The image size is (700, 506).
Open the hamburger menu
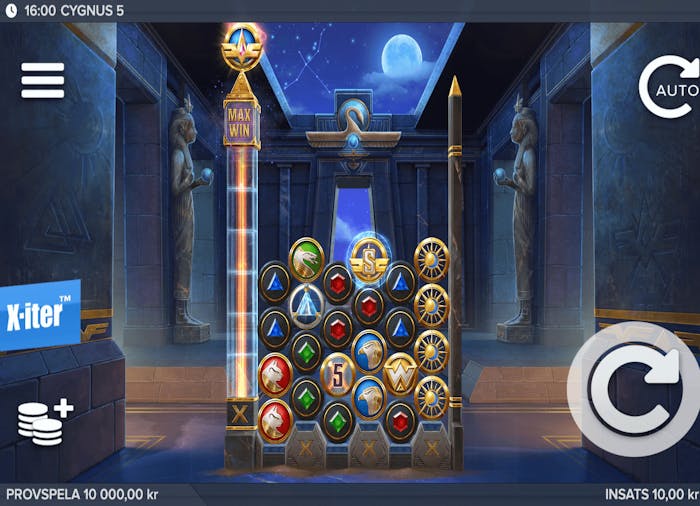[42, 81]
